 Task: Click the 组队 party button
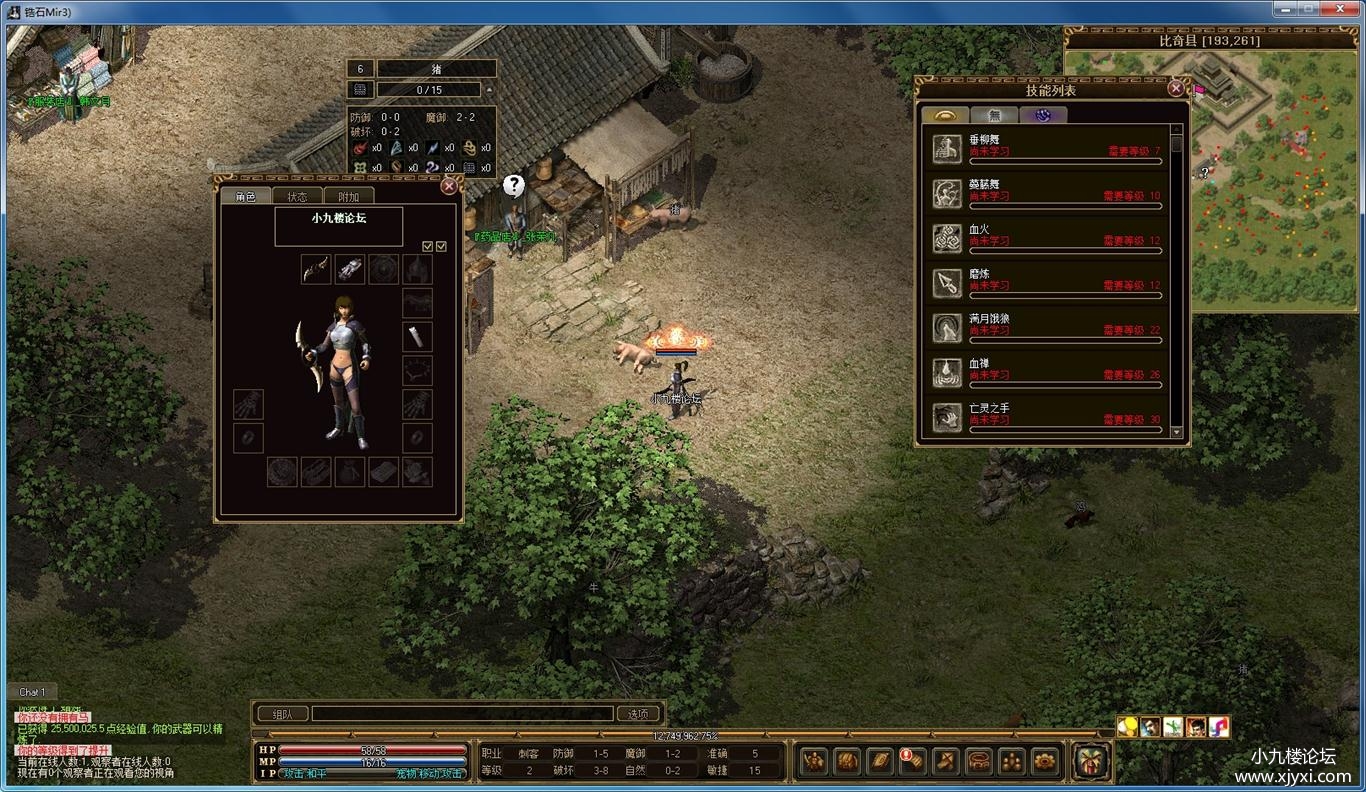[x=282, y=714]
